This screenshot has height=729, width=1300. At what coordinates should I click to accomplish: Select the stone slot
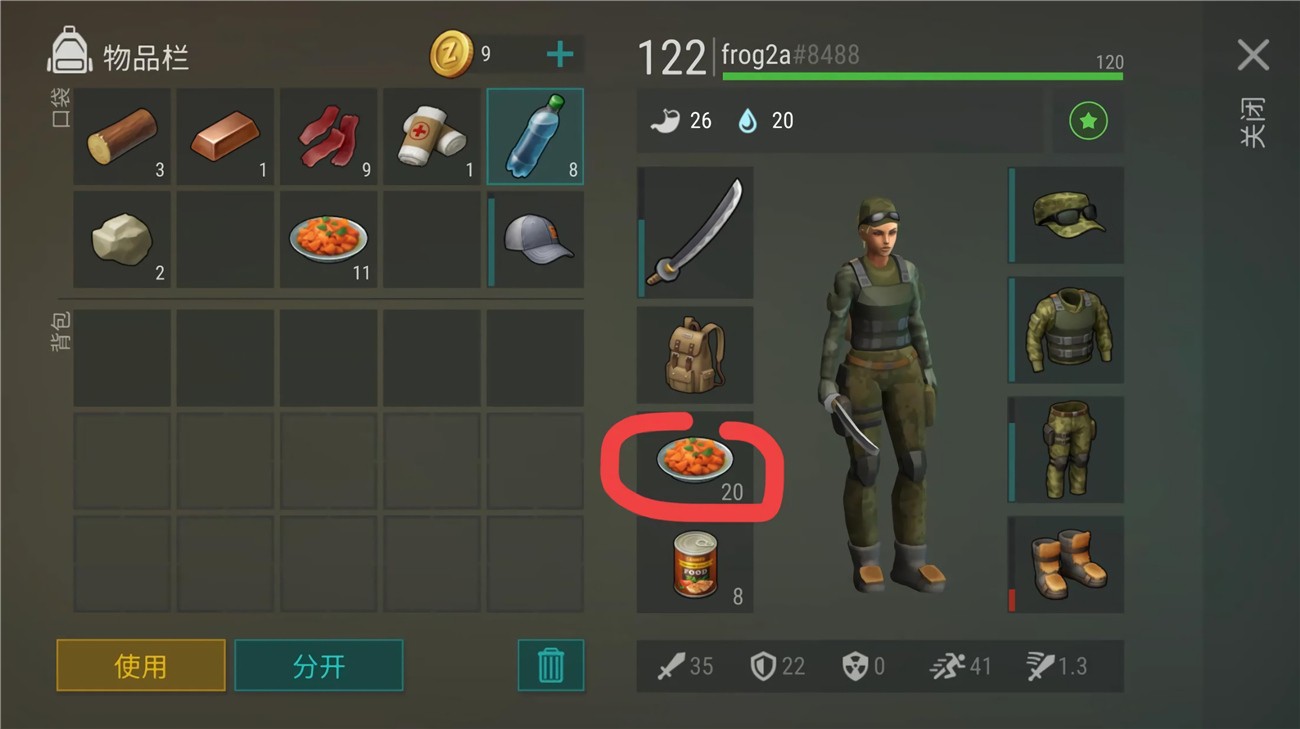(x=122, y=240)
